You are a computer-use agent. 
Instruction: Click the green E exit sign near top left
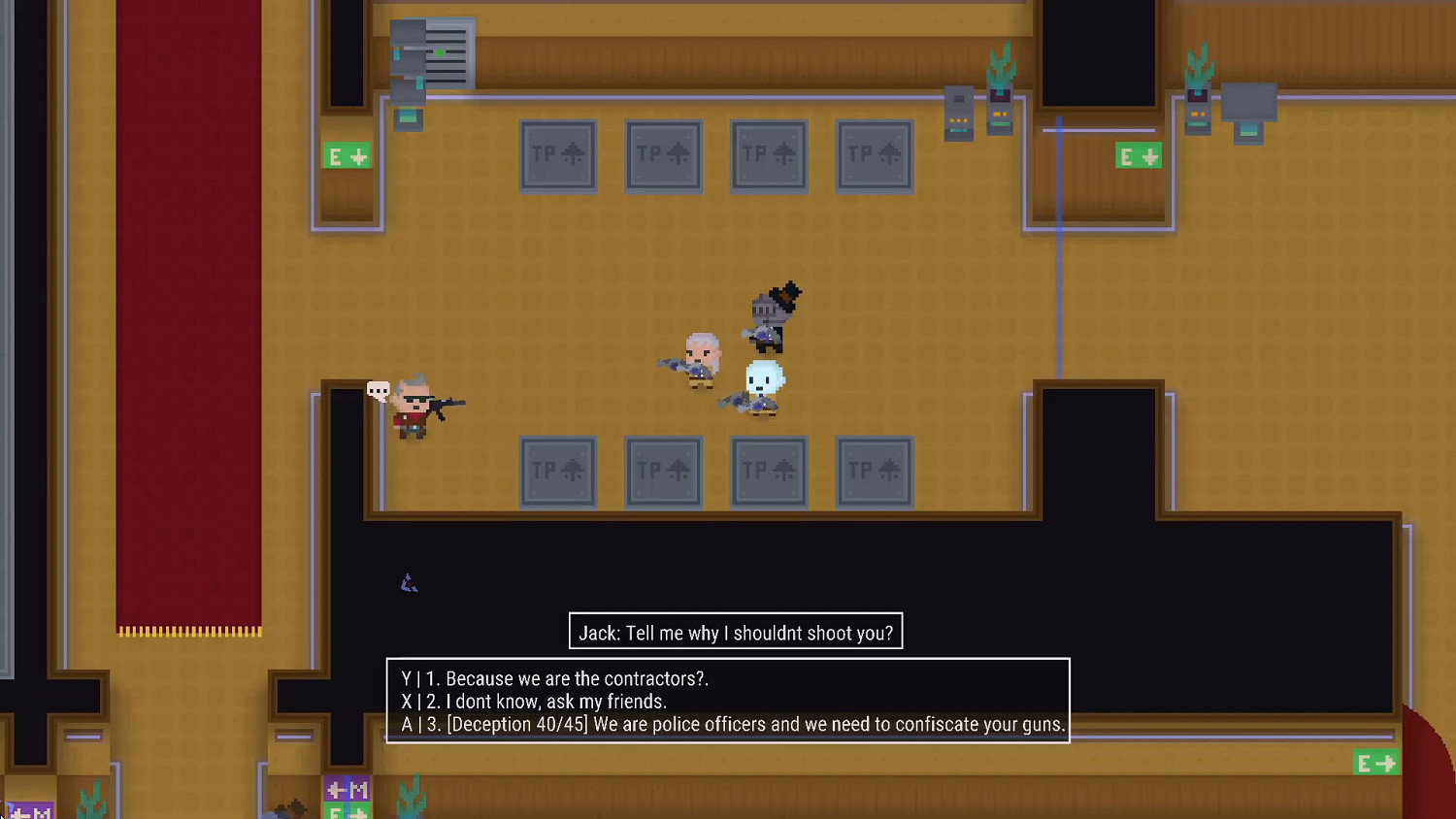[x=347, y=155]
